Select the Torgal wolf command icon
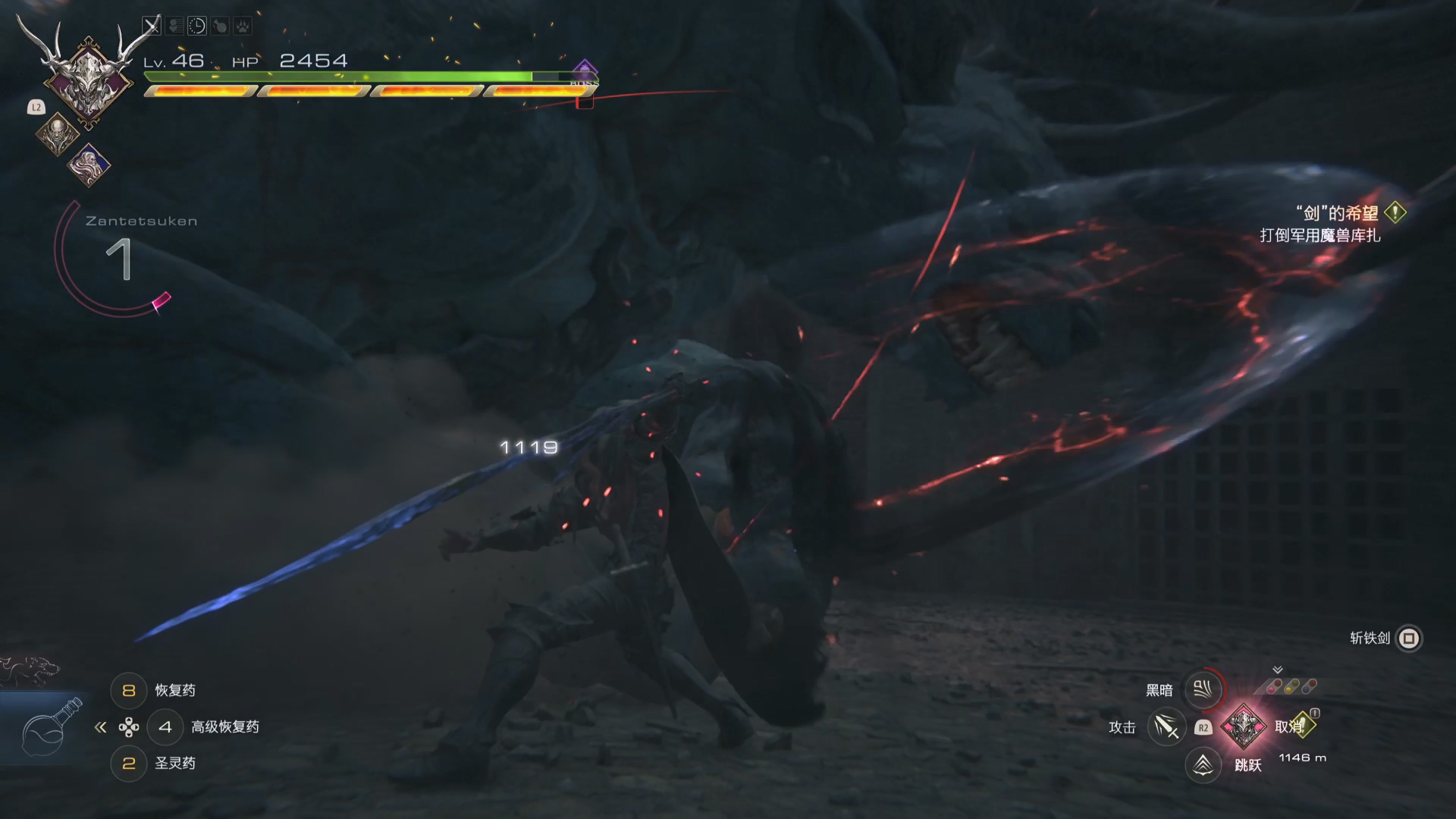This screenshot has width=1456, height=819. click(30, 670)
